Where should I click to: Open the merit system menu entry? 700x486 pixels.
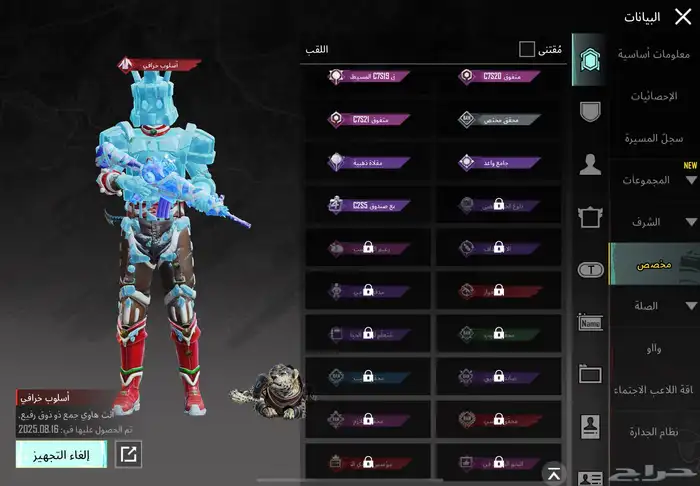point(655,431)
